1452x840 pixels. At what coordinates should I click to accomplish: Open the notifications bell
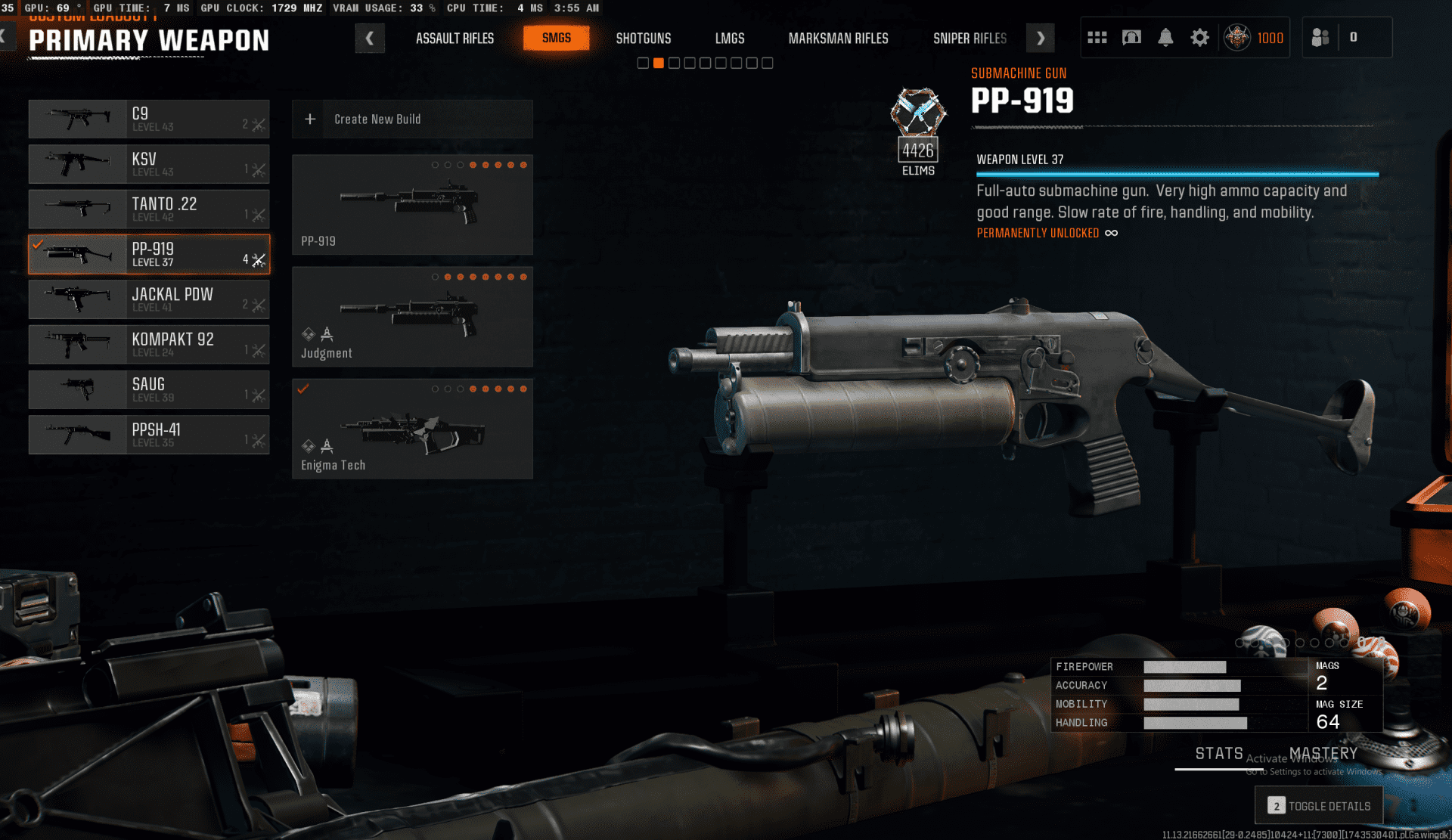click(1165, 38)
